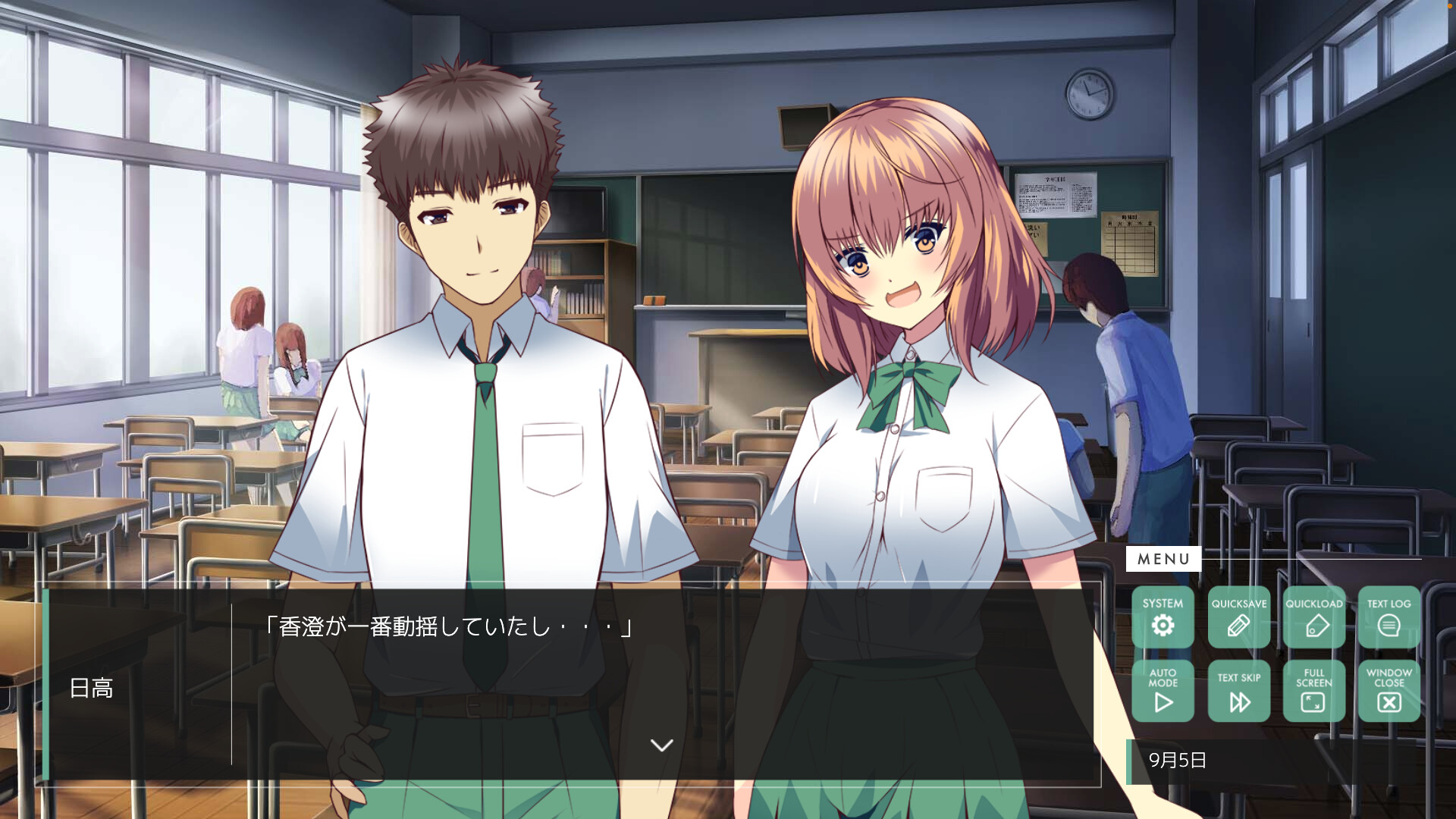Click the orange indicator dot at top right

tap(1451, 5)
